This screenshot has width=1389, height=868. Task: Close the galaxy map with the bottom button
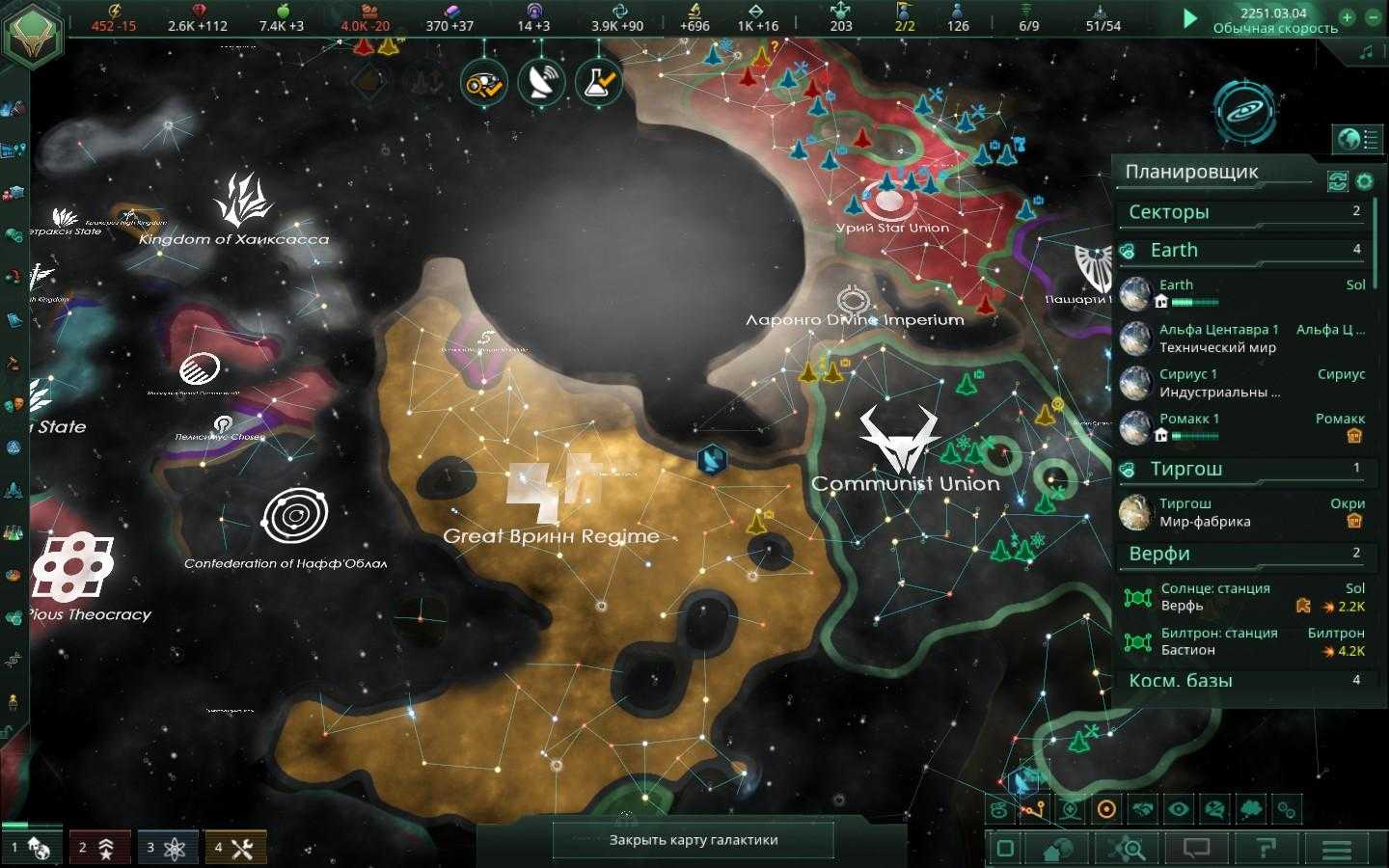693,840
